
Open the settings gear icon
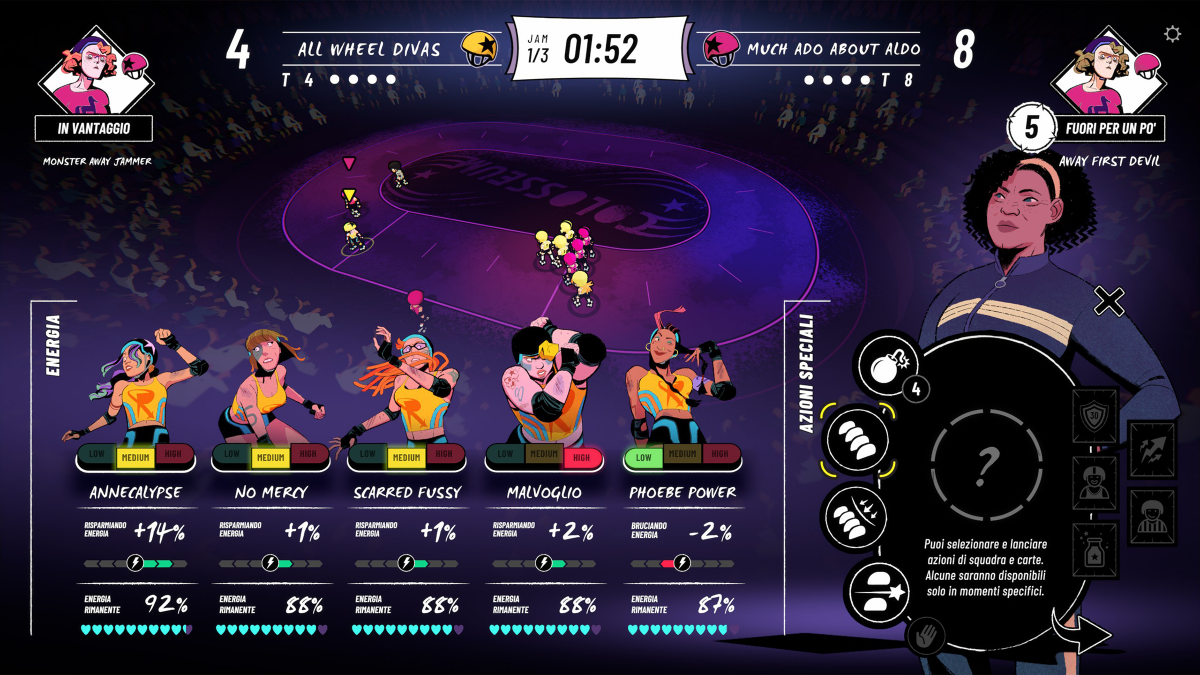(x=1173, y=34)
